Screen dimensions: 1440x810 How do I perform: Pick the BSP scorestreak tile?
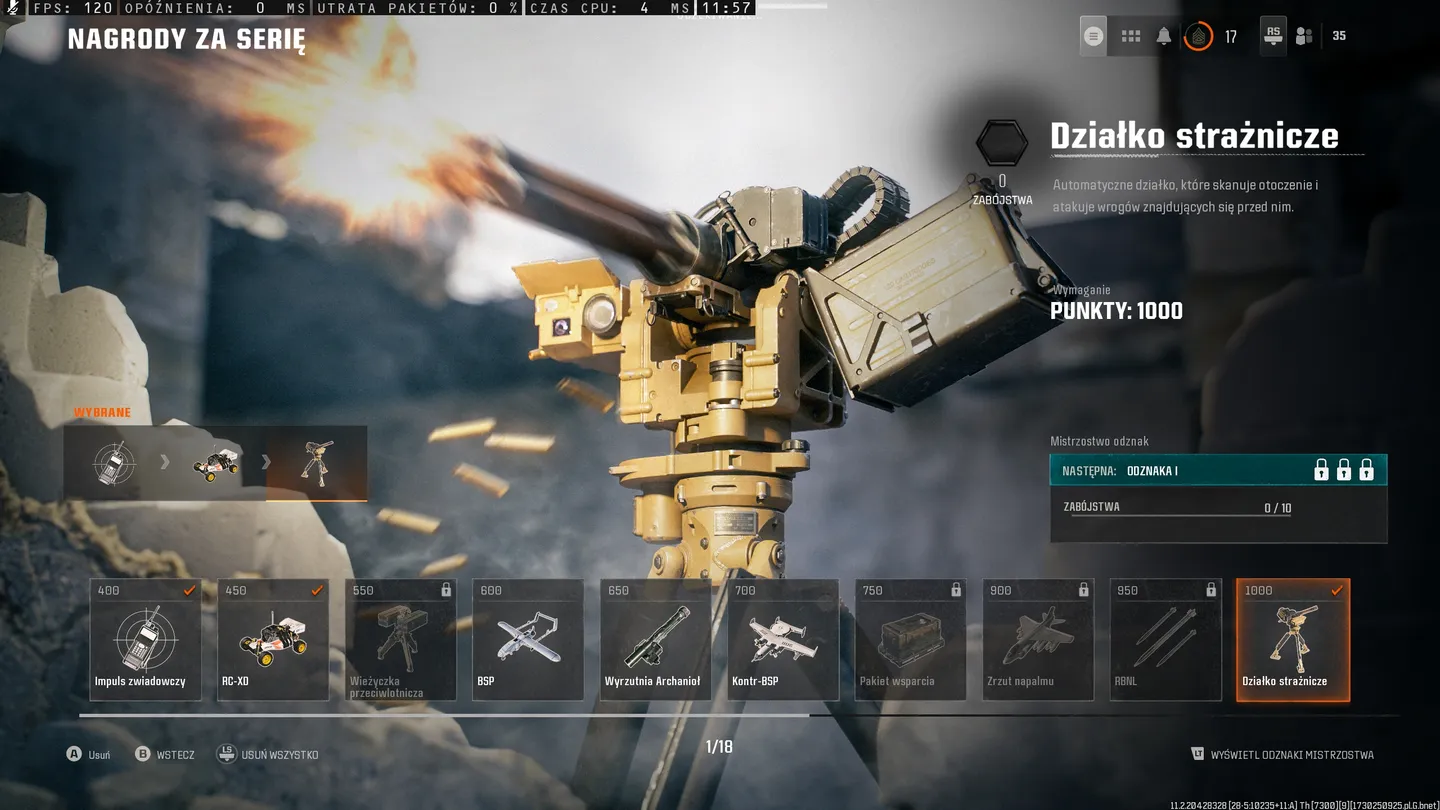coord(528,639)
